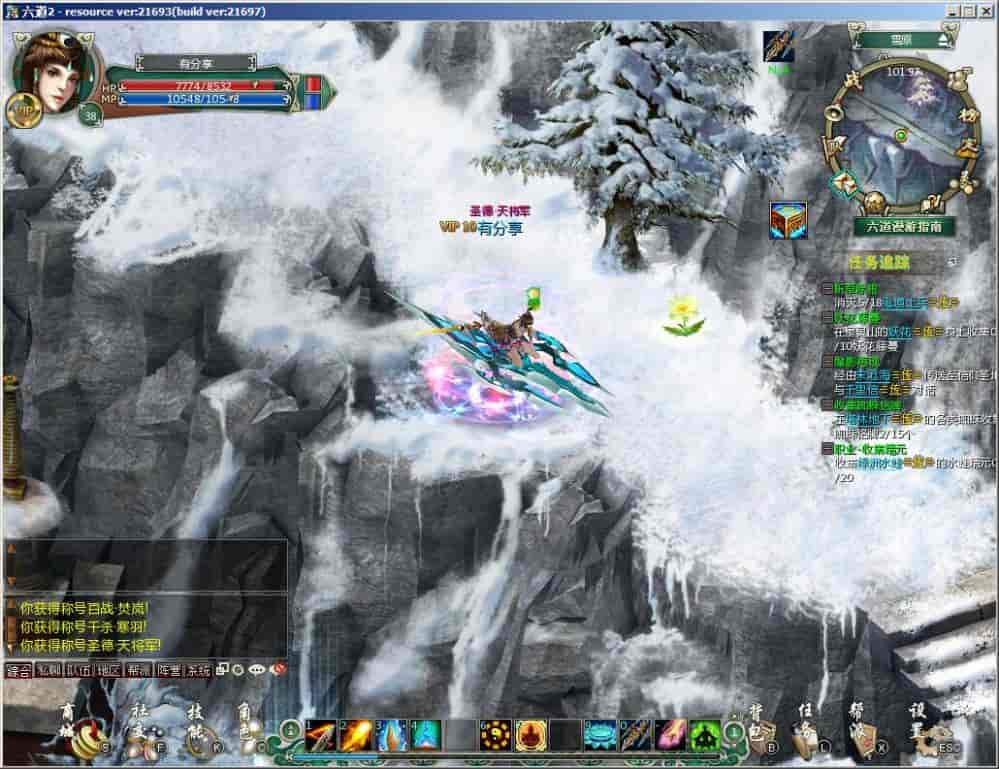Switch to the 综合 chat tab
Screen dimensions: 999x769
[x=18, y=670]
